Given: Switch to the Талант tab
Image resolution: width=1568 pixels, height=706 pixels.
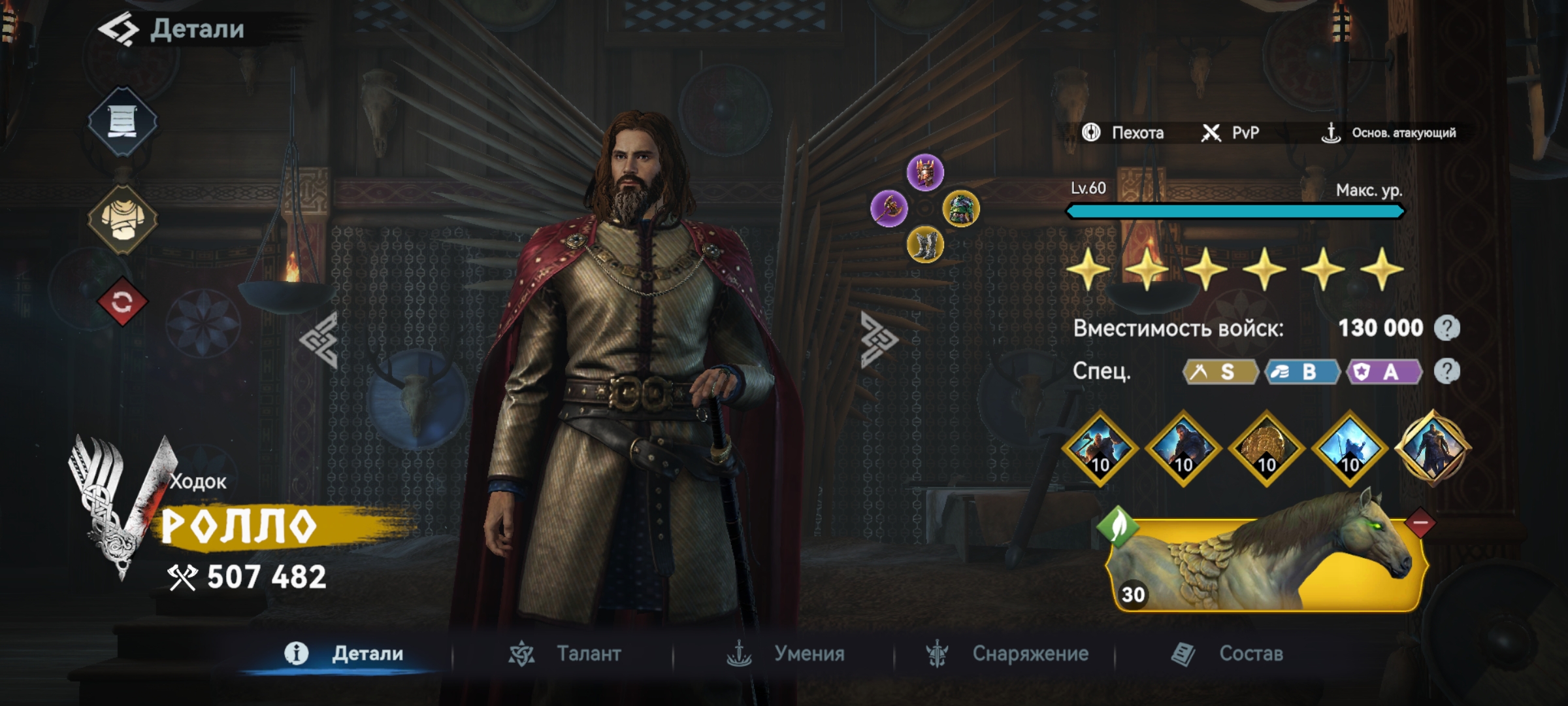Looking at the screenshot, I should (x=566, y=654).
